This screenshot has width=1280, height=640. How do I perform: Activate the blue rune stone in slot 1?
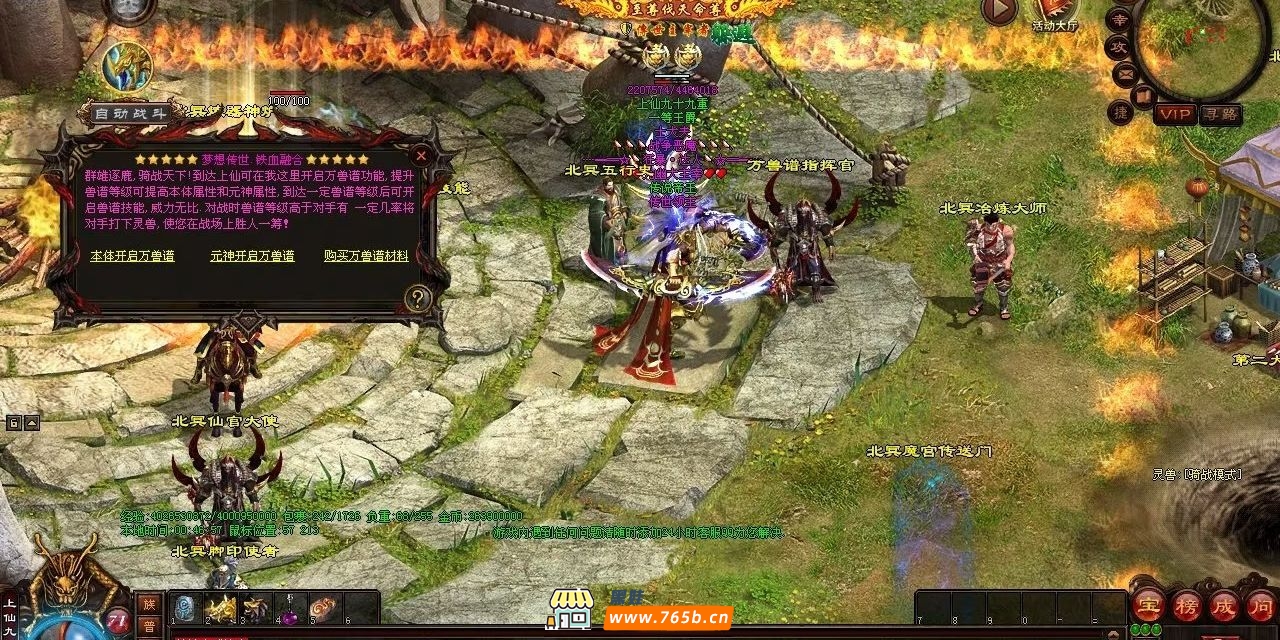point(186,608)
